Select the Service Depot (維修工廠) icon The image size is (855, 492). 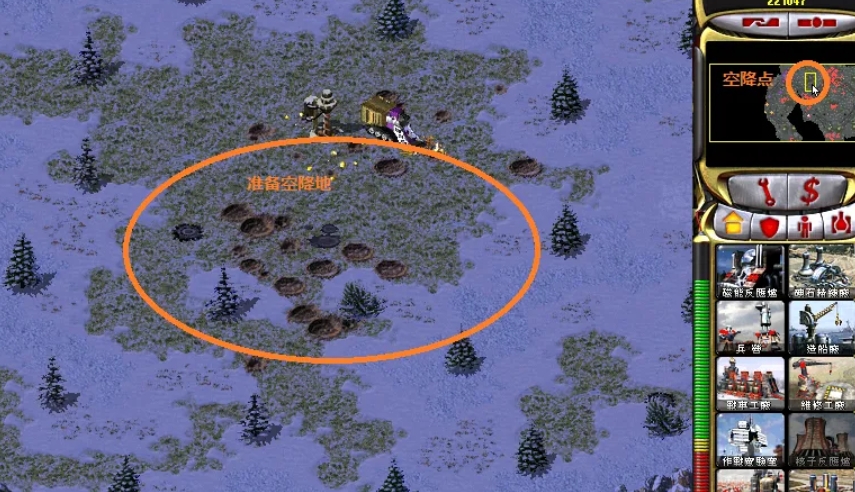point(822,381)
